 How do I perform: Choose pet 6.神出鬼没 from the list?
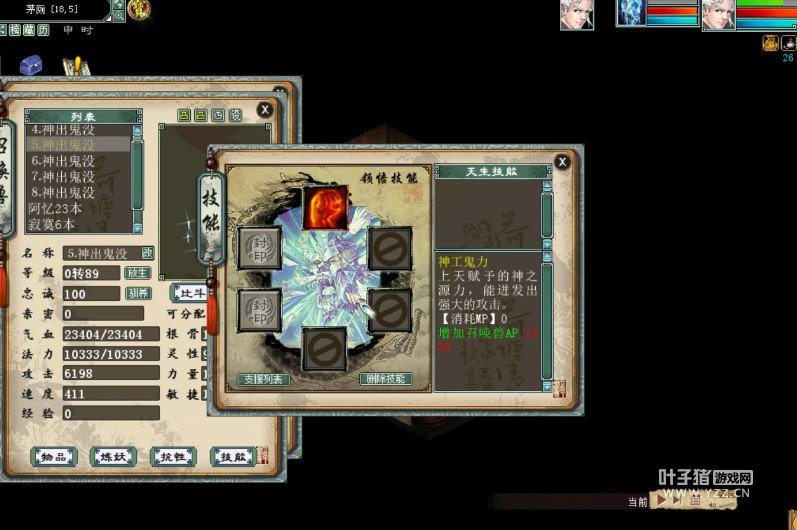click(x=63, y=160)
